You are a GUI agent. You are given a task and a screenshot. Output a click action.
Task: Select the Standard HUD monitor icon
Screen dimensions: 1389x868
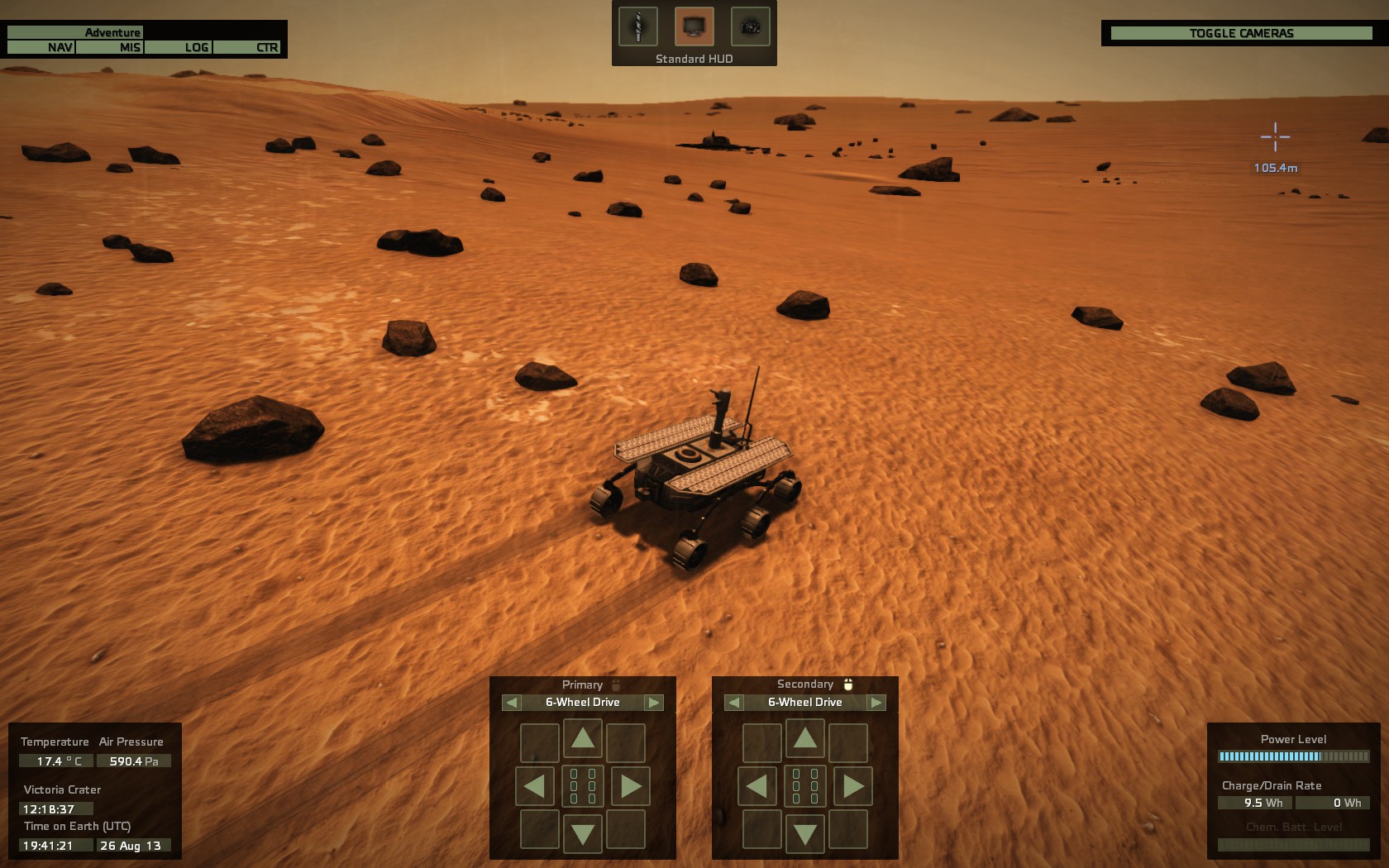tap(693, 26)
